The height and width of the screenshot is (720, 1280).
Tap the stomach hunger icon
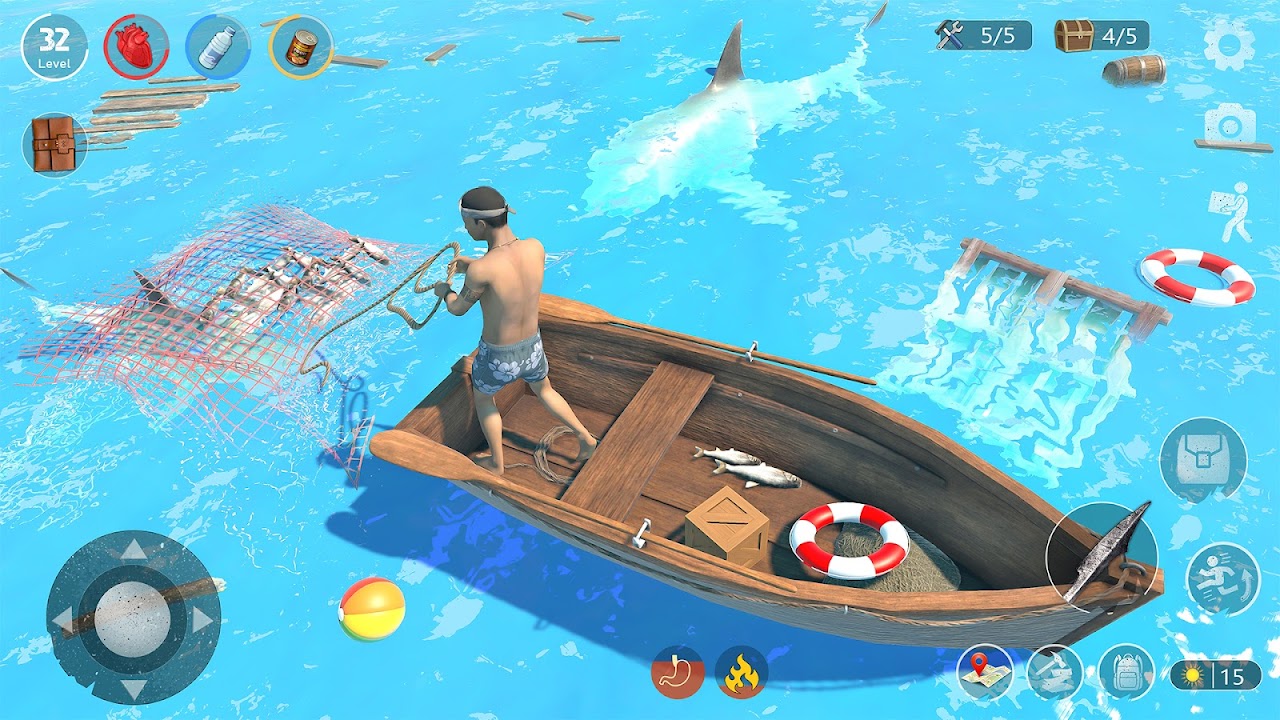click(677, 672)
